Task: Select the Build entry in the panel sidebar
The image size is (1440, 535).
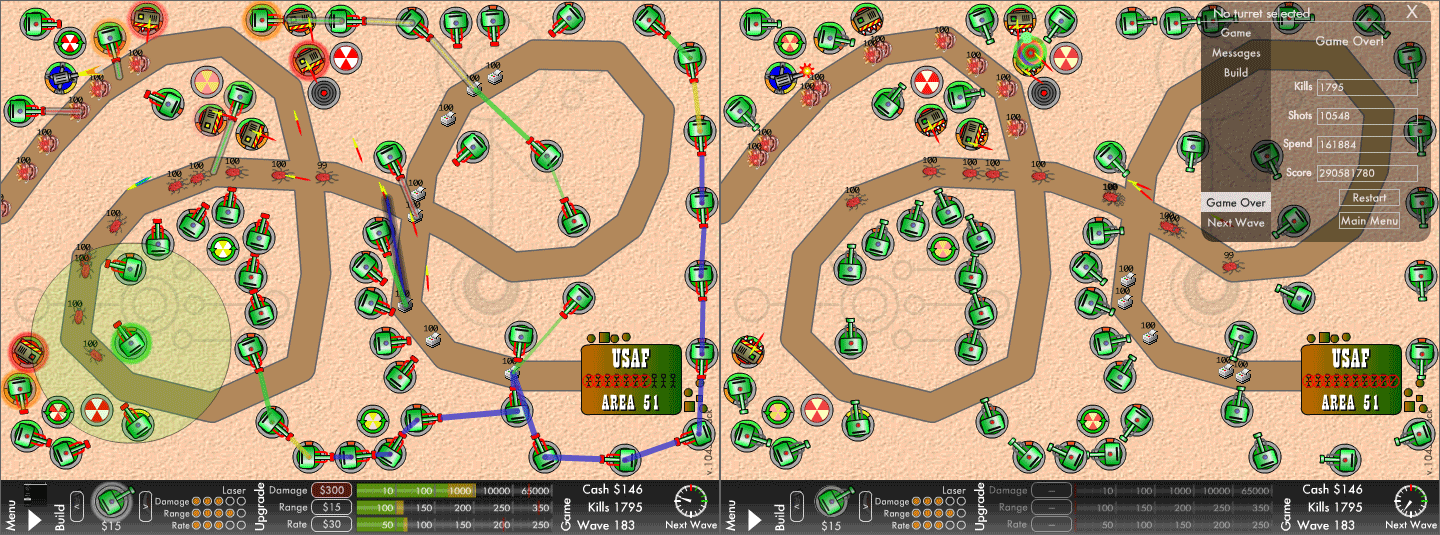Action: pos(1236,73)
